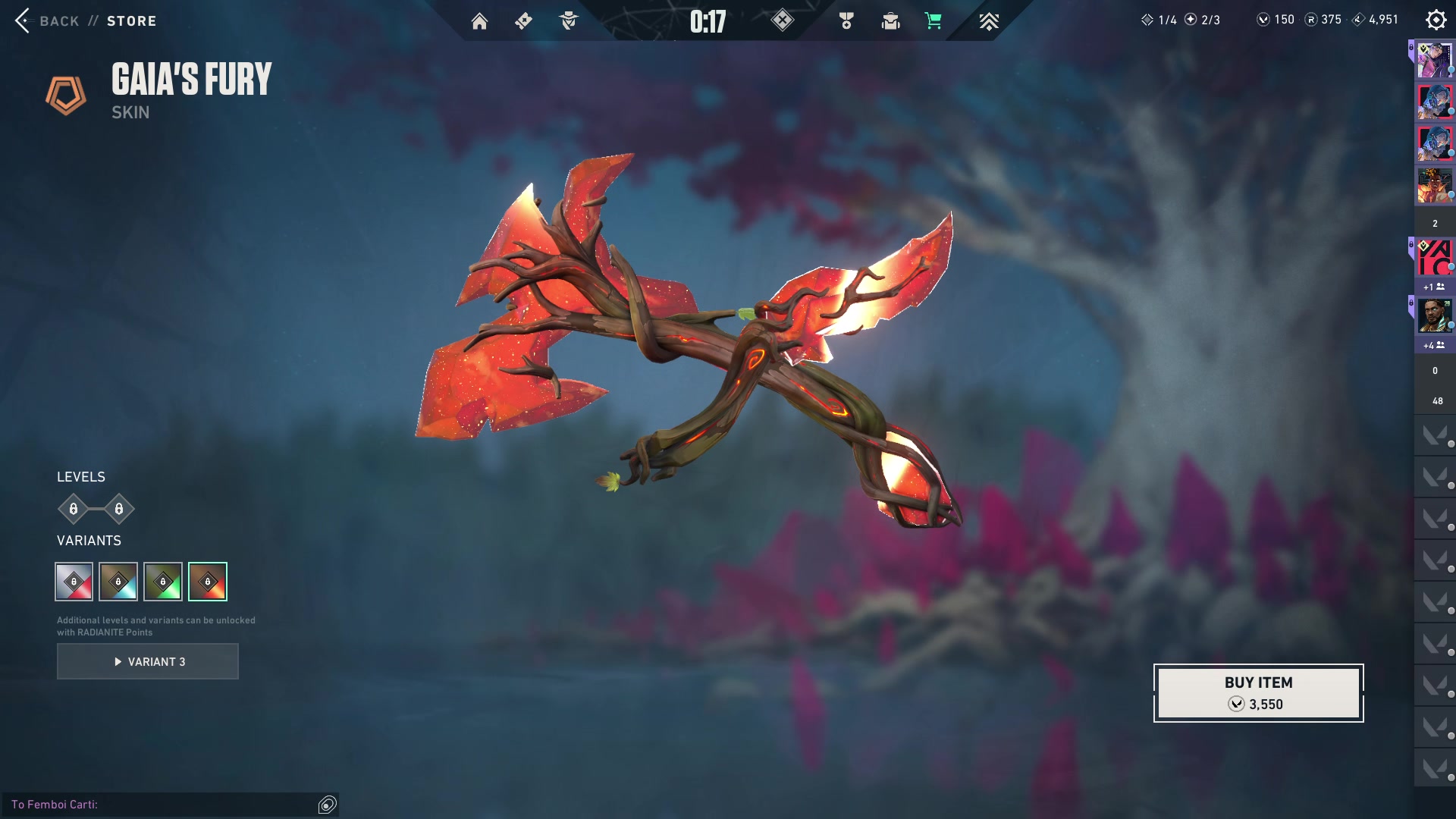Select the green variant swatch

[x=163, y=582]
